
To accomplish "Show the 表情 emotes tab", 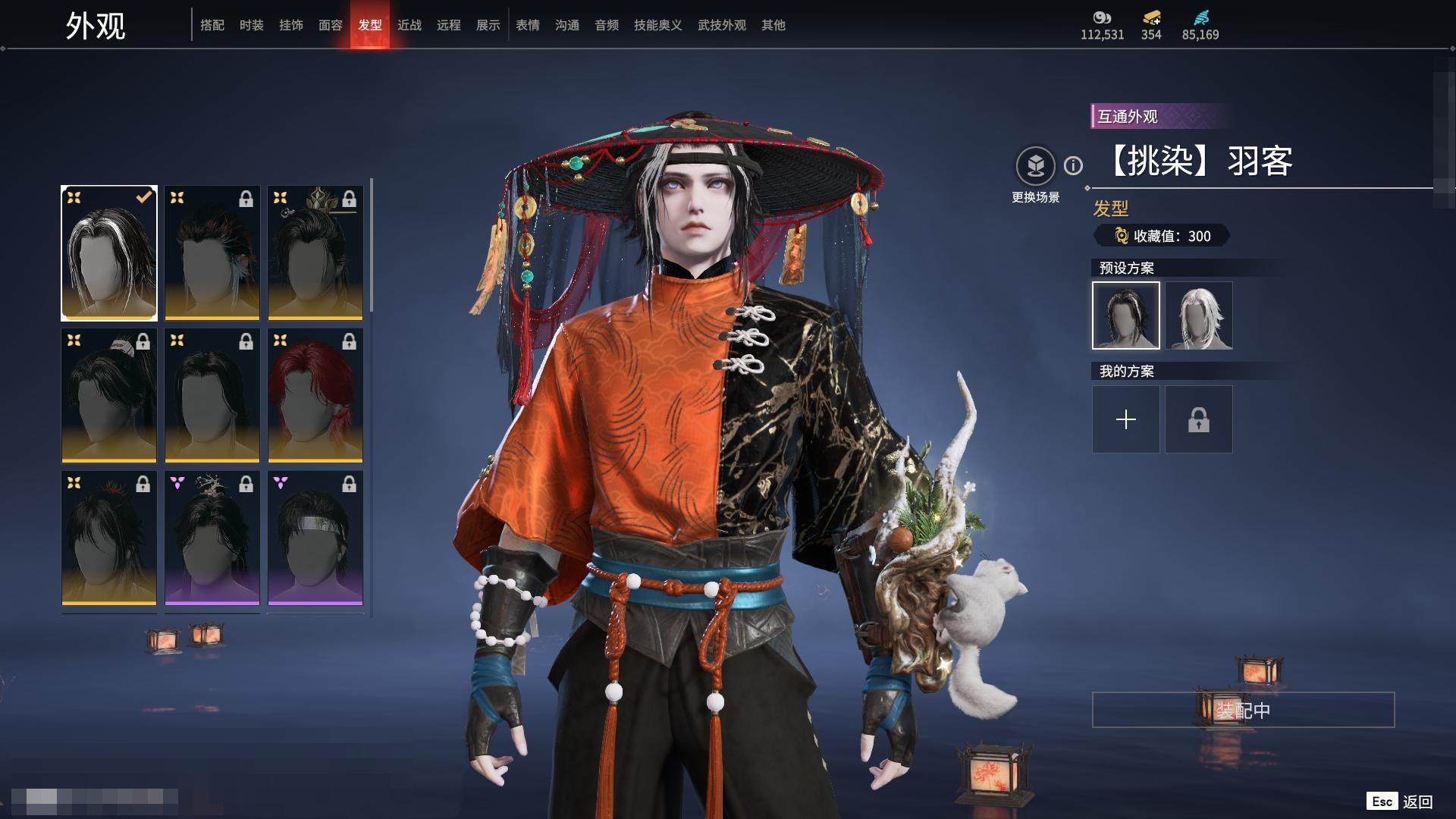I will [528, 25].
